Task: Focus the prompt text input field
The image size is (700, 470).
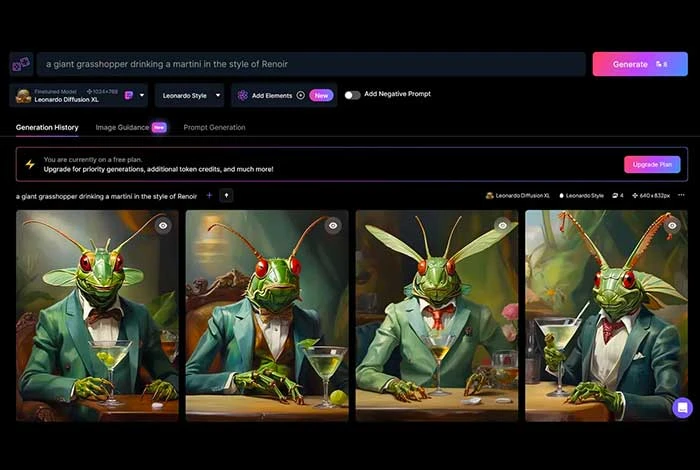Action: (310, 64)
